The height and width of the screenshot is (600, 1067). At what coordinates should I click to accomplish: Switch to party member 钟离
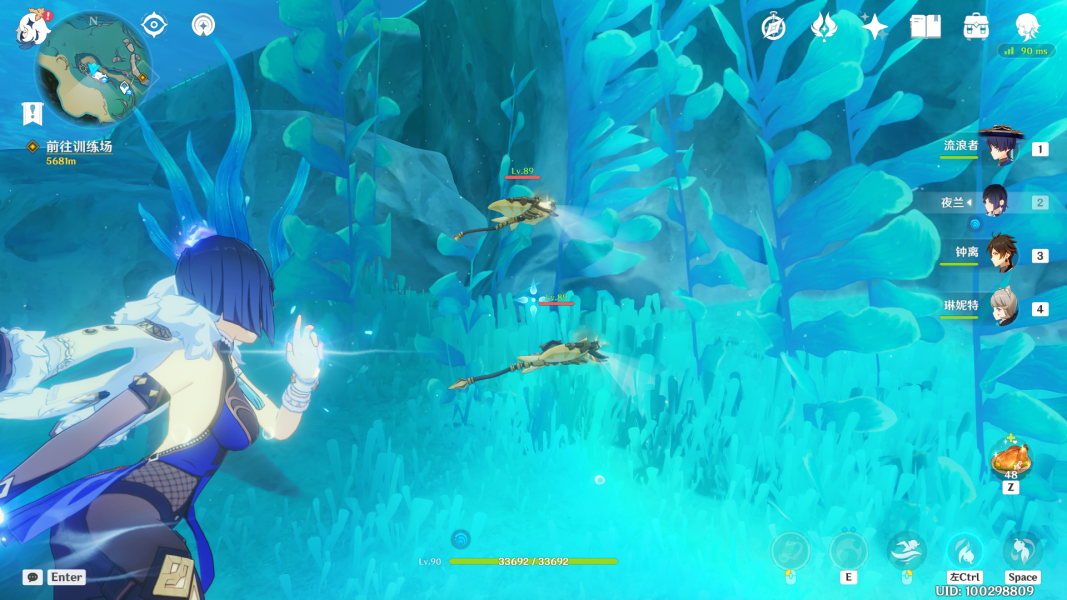tap(1001, 254)
